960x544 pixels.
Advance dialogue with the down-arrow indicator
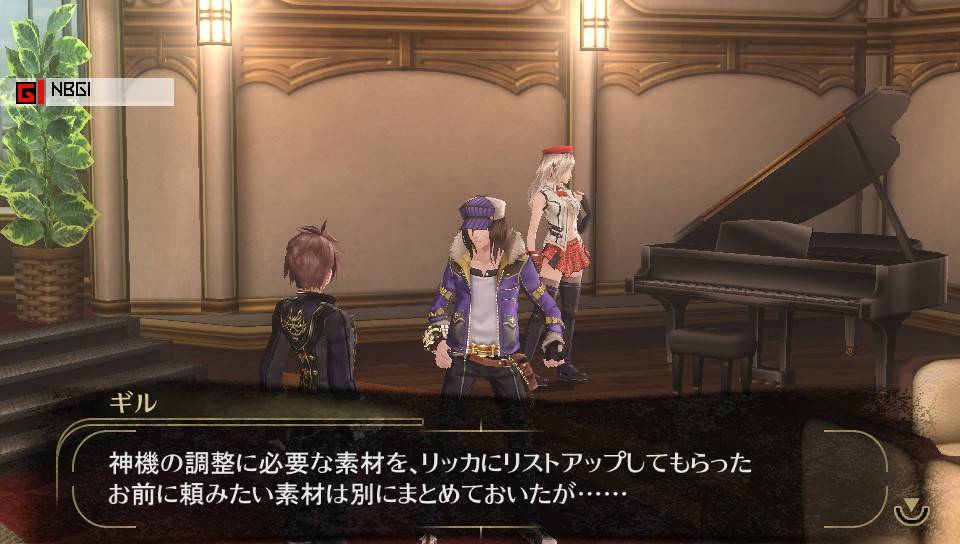(x=910, y=507)
